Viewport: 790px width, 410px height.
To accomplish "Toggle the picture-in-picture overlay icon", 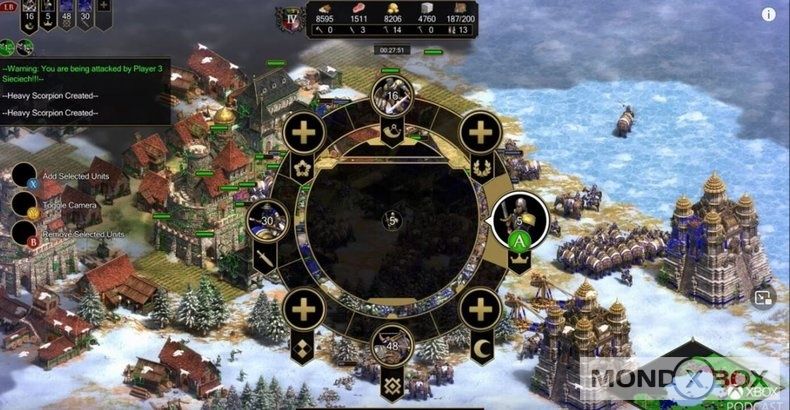I will coord(762,297).
